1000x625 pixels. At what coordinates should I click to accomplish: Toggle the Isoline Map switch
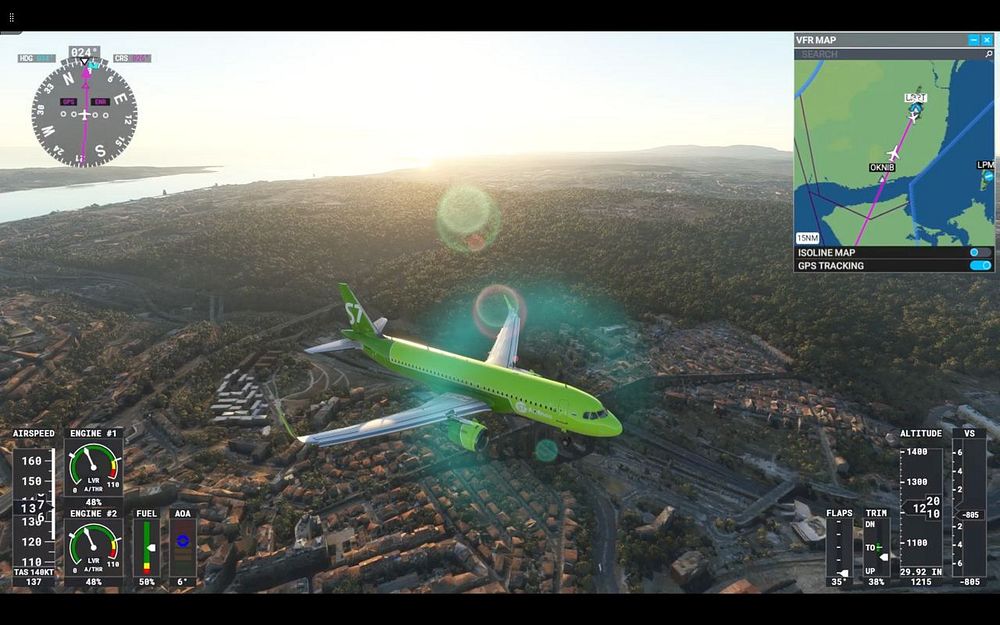[980, 253]
